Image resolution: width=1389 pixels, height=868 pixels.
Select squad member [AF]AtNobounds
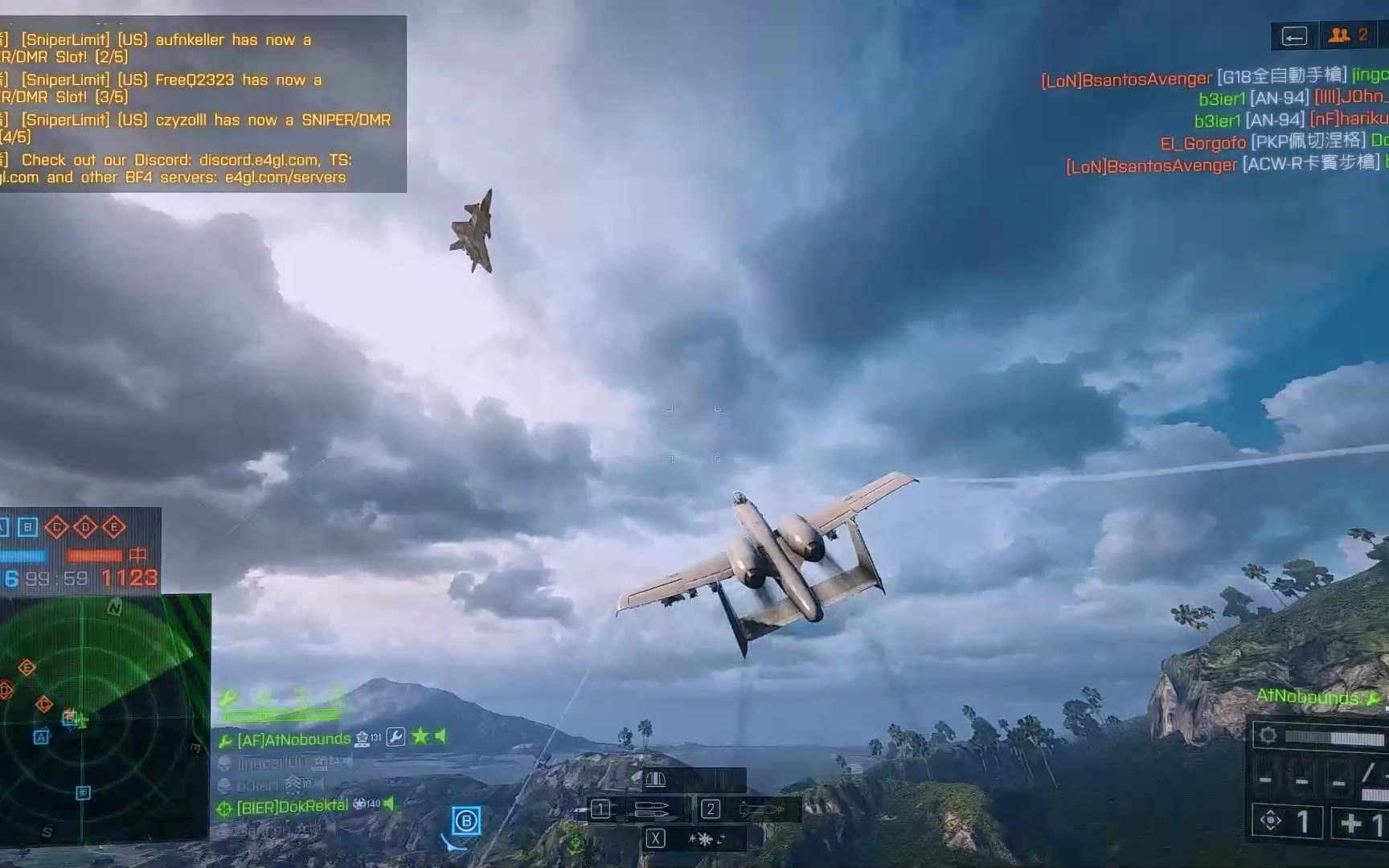pos(294,739)
